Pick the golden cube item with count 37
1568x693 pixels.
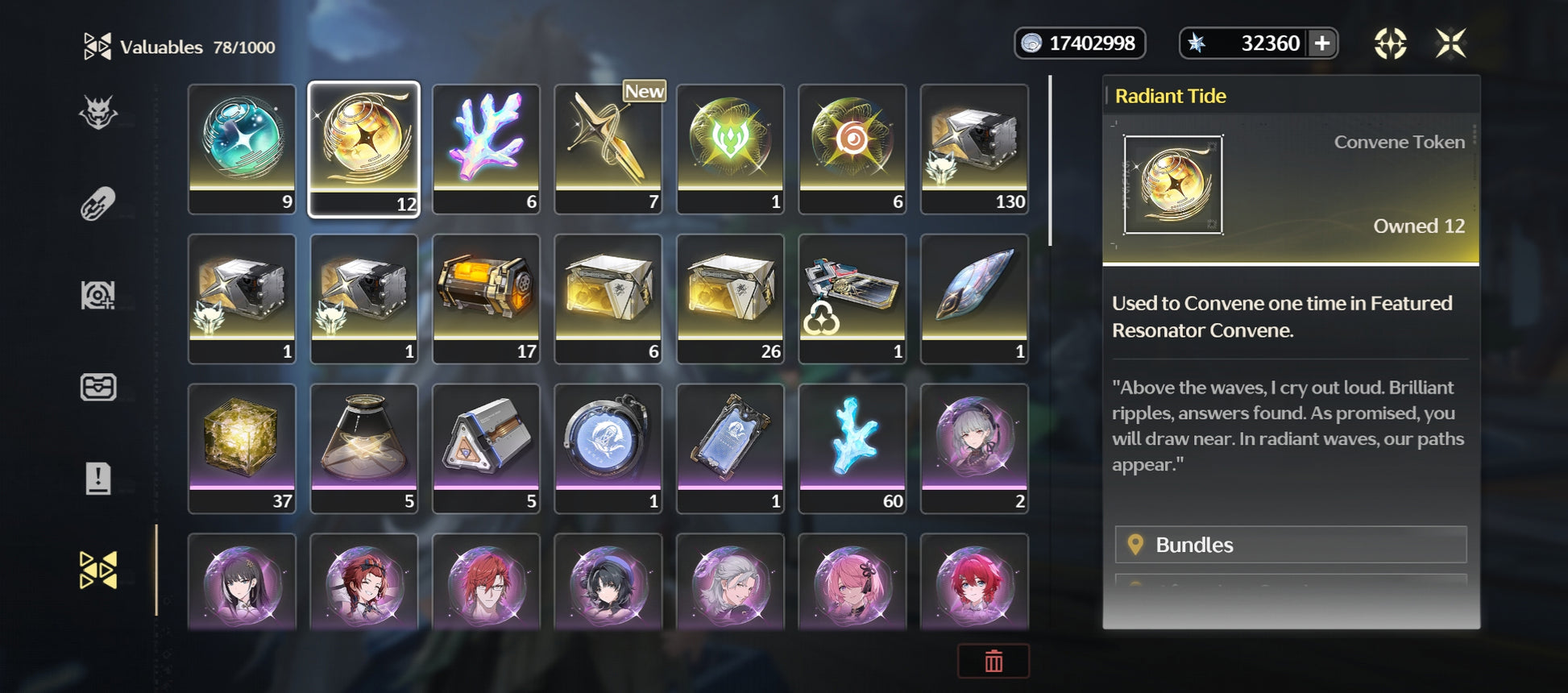242,448
